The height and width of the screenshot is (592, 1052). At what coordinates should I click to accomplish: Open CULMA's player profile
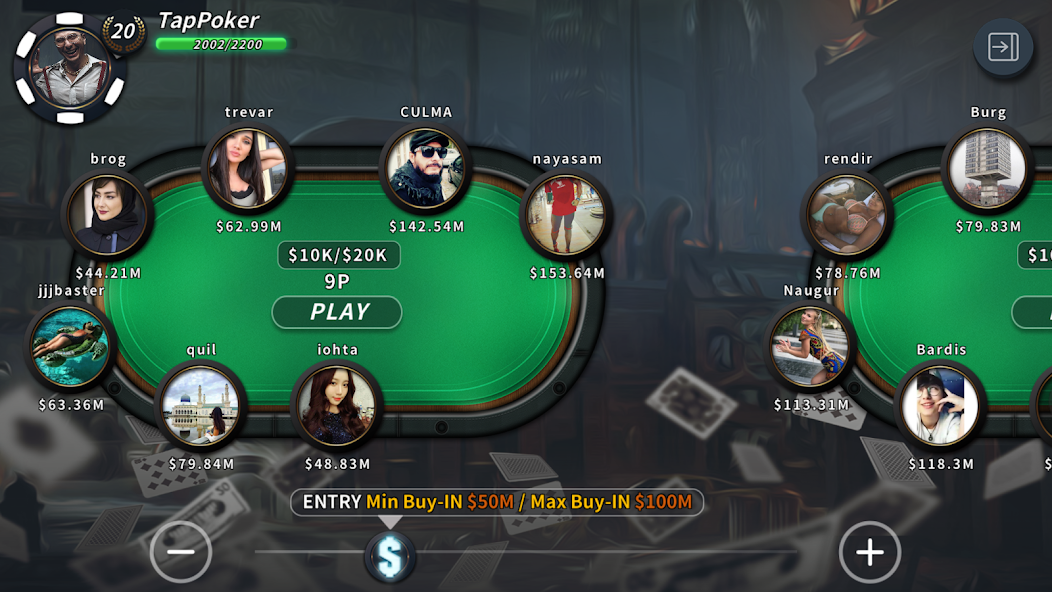click(426, 168)
